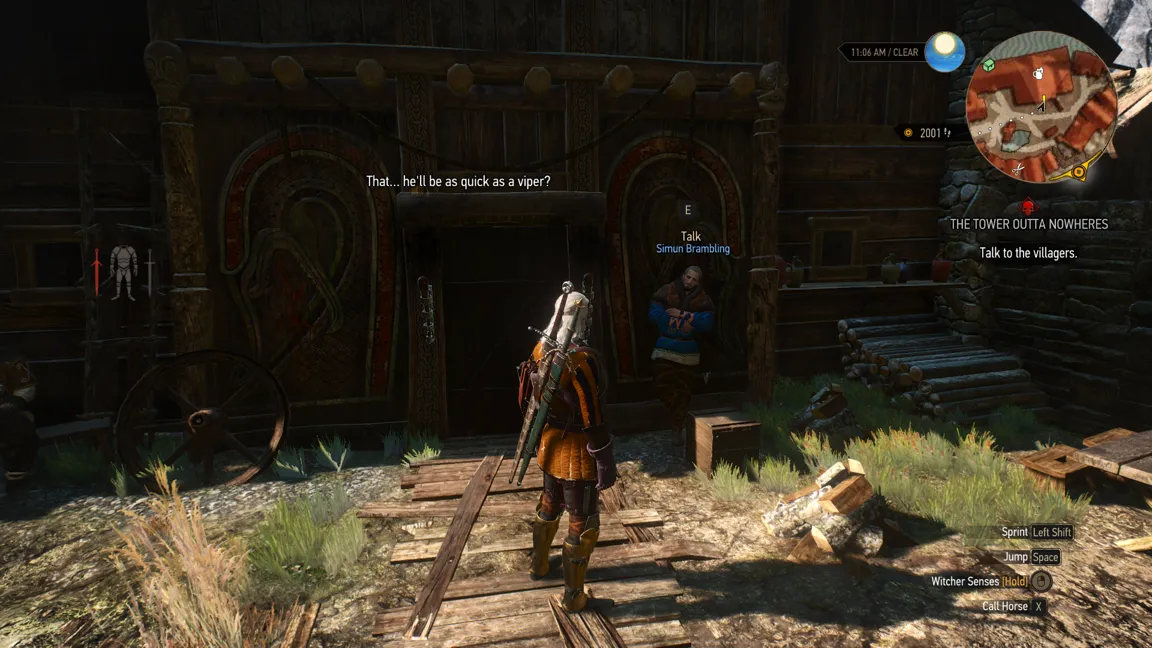Click the sun weather icon
The height and width of the screenshot is (648, 1152).
(x=944, y=52)
